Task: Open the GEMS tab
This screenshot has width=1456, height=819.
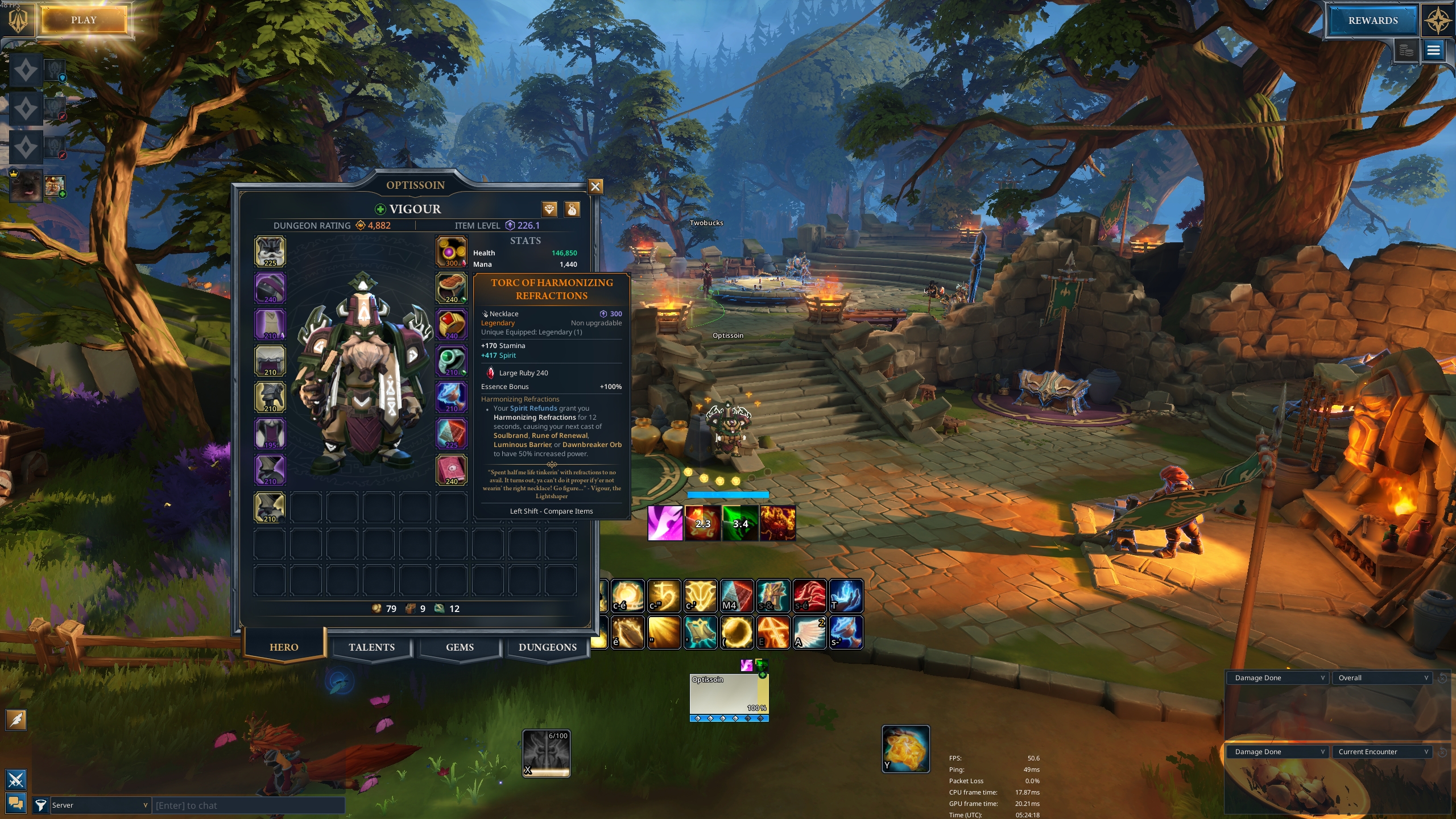Action: tap(460, 647)
